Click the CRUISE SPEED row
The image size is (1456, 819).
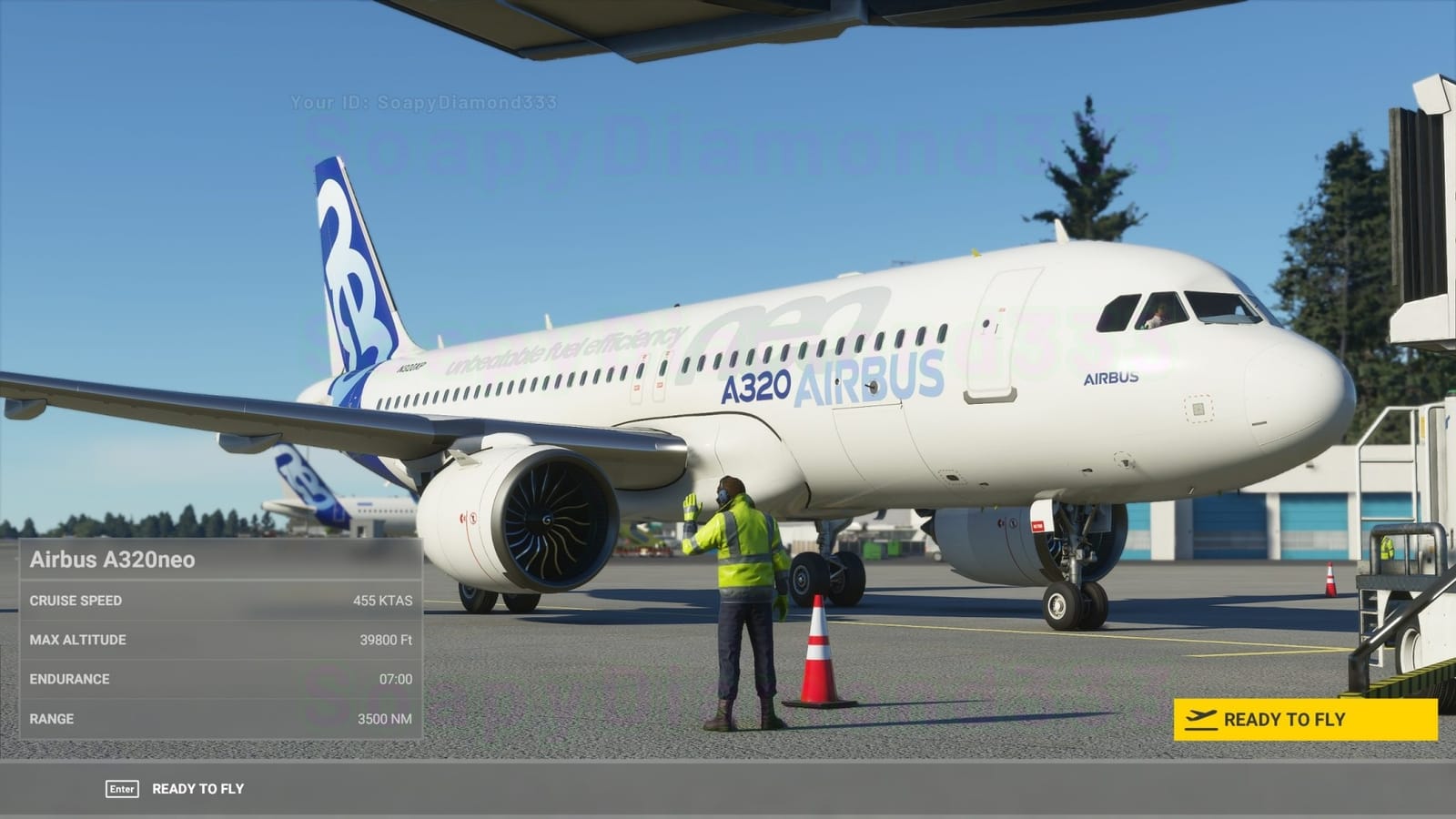(218, 601)
